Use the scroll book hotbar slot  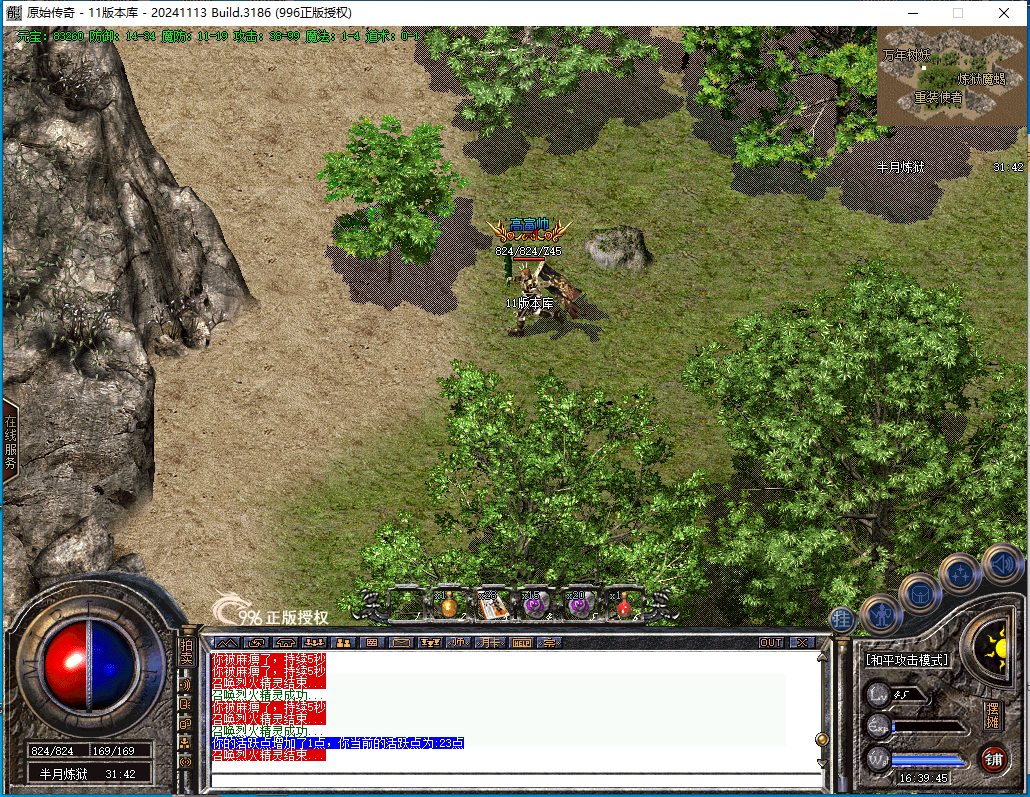[x=490, y=604]
